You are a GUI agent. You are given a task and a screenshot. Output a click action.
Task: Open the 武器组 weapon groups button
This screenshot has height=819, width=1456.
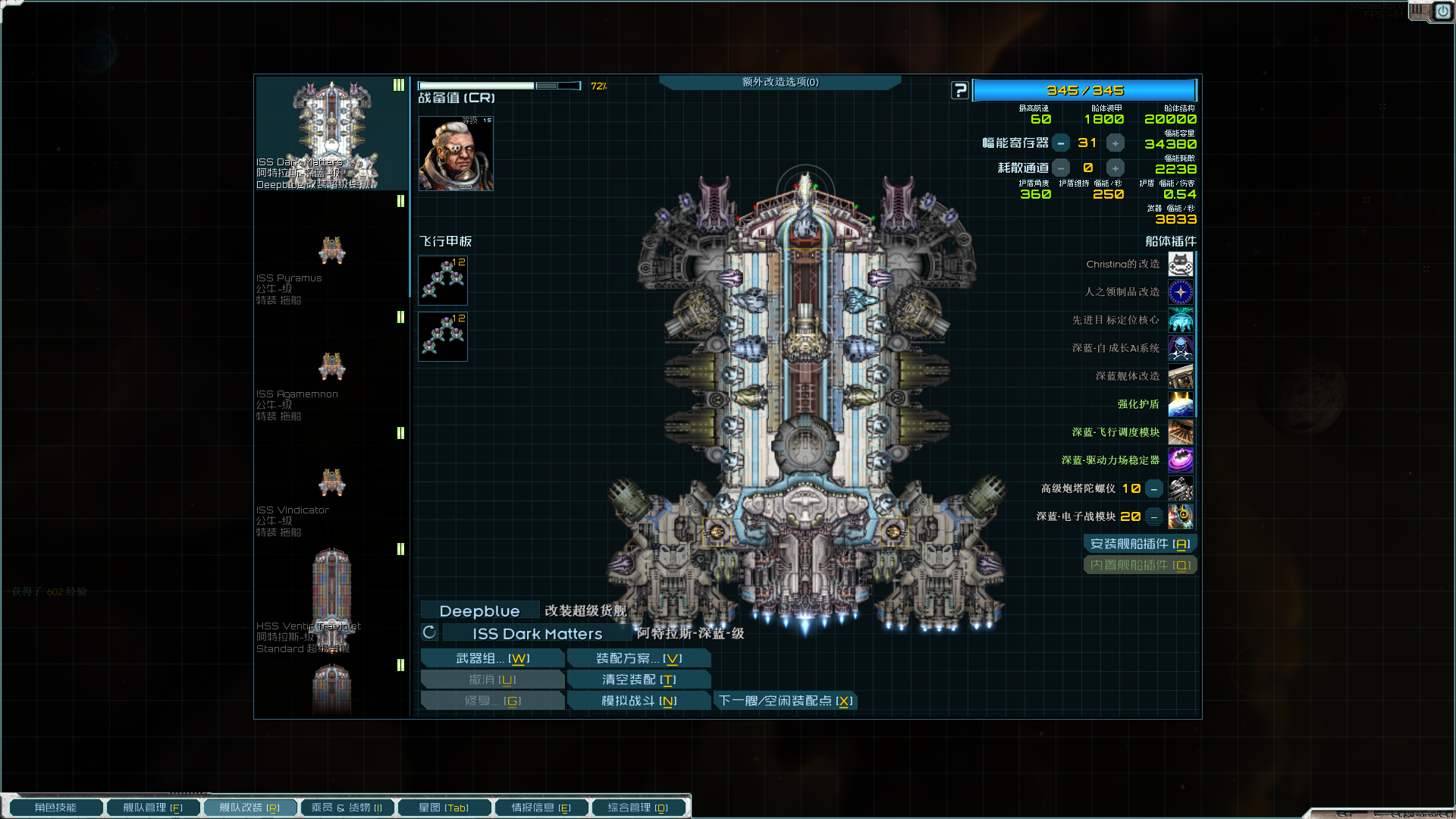coord(492,658)
